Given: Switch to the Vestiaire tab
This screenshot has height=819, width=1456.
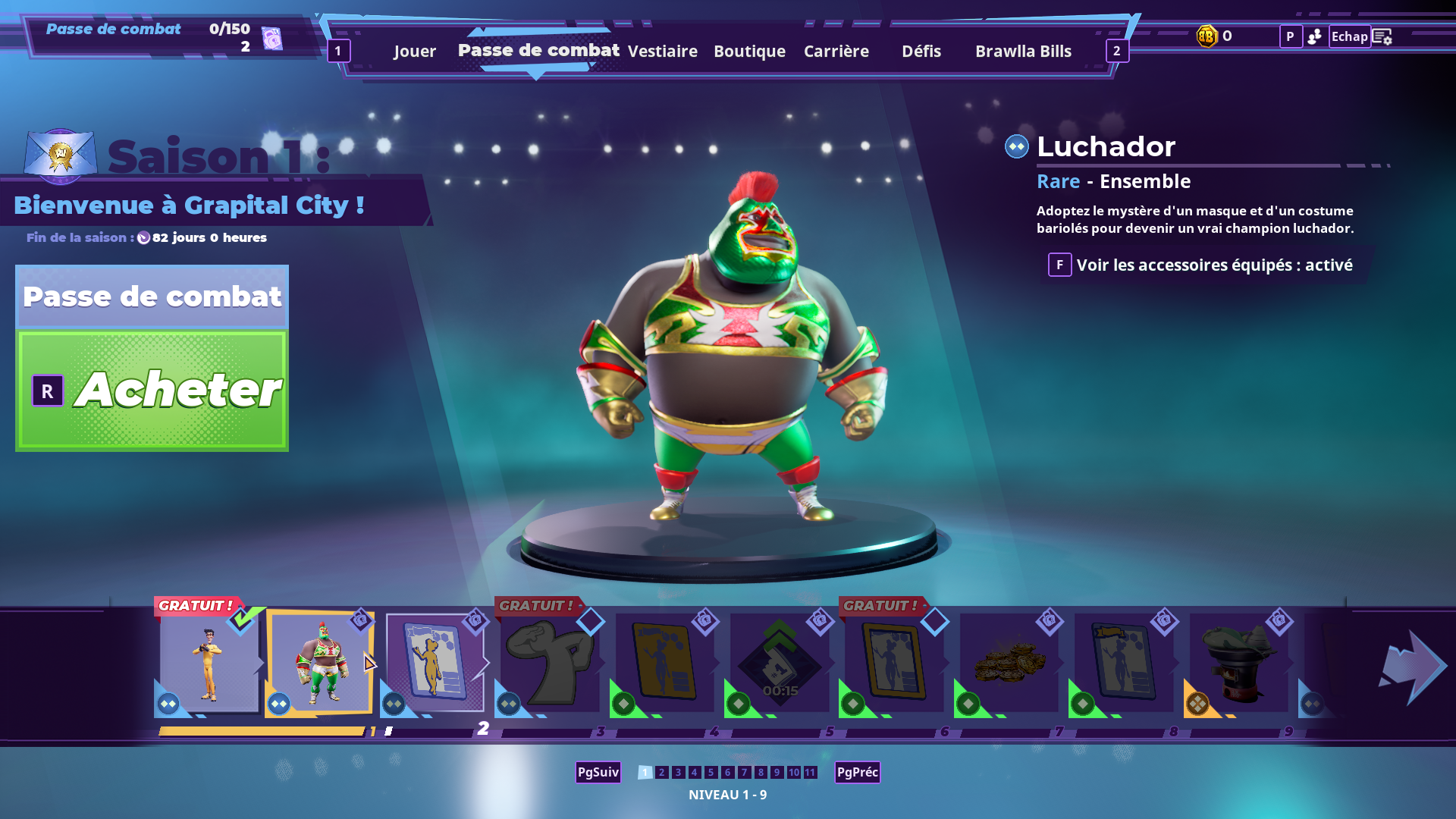Looking at the screenshot, I should pyautogui.click(x=663, y=51).
